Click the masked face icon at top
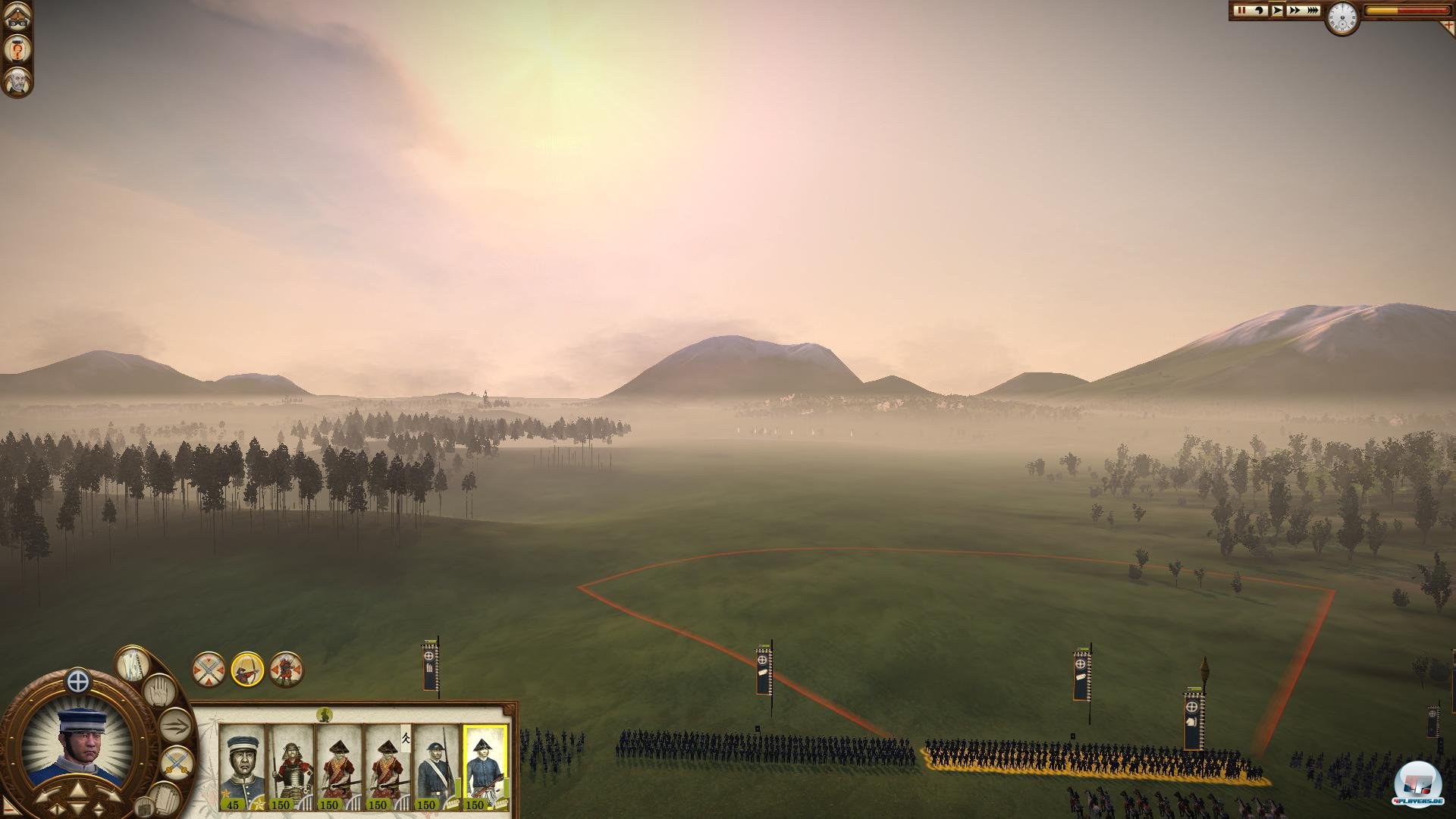1456x819 pixels. [x=17, y=17]
